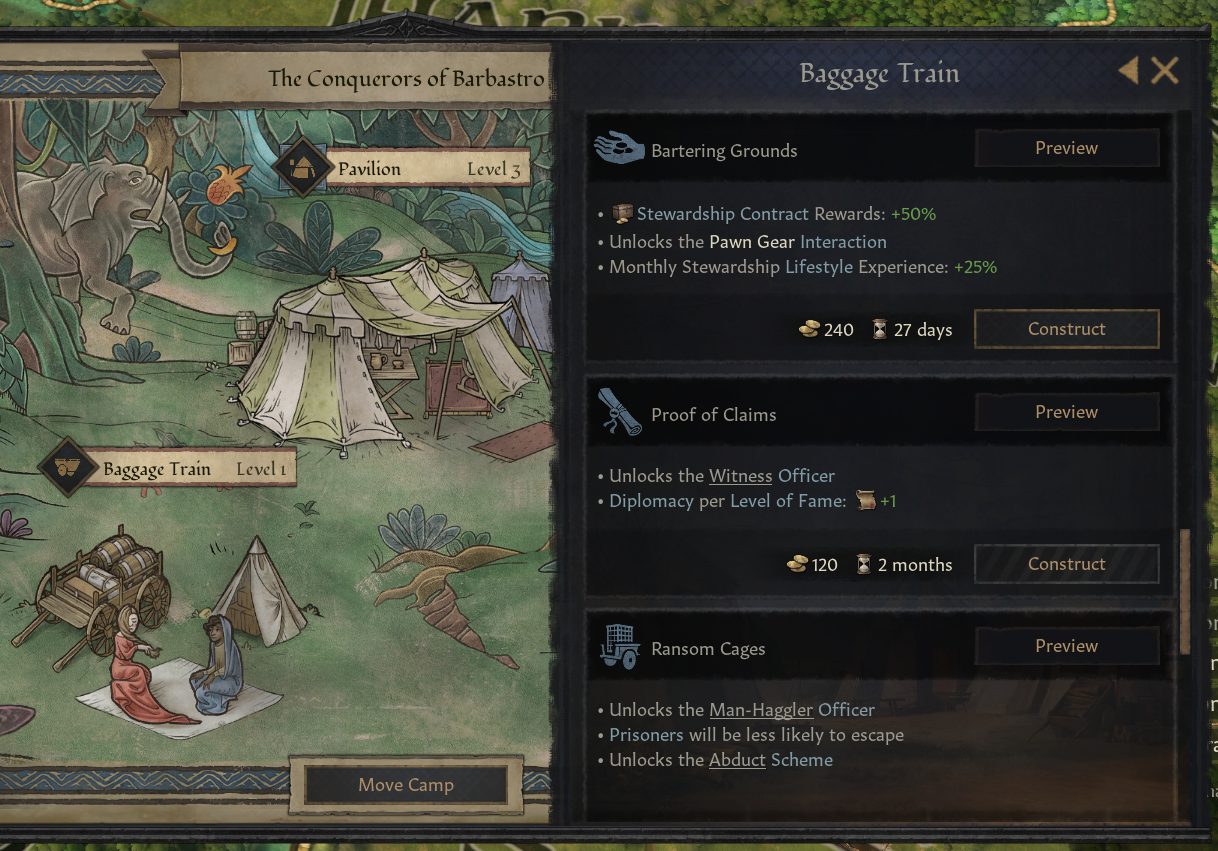Construct the Proof of Claims
1218x851 pixels.
pyautogui.click(x=1066, y=564)
